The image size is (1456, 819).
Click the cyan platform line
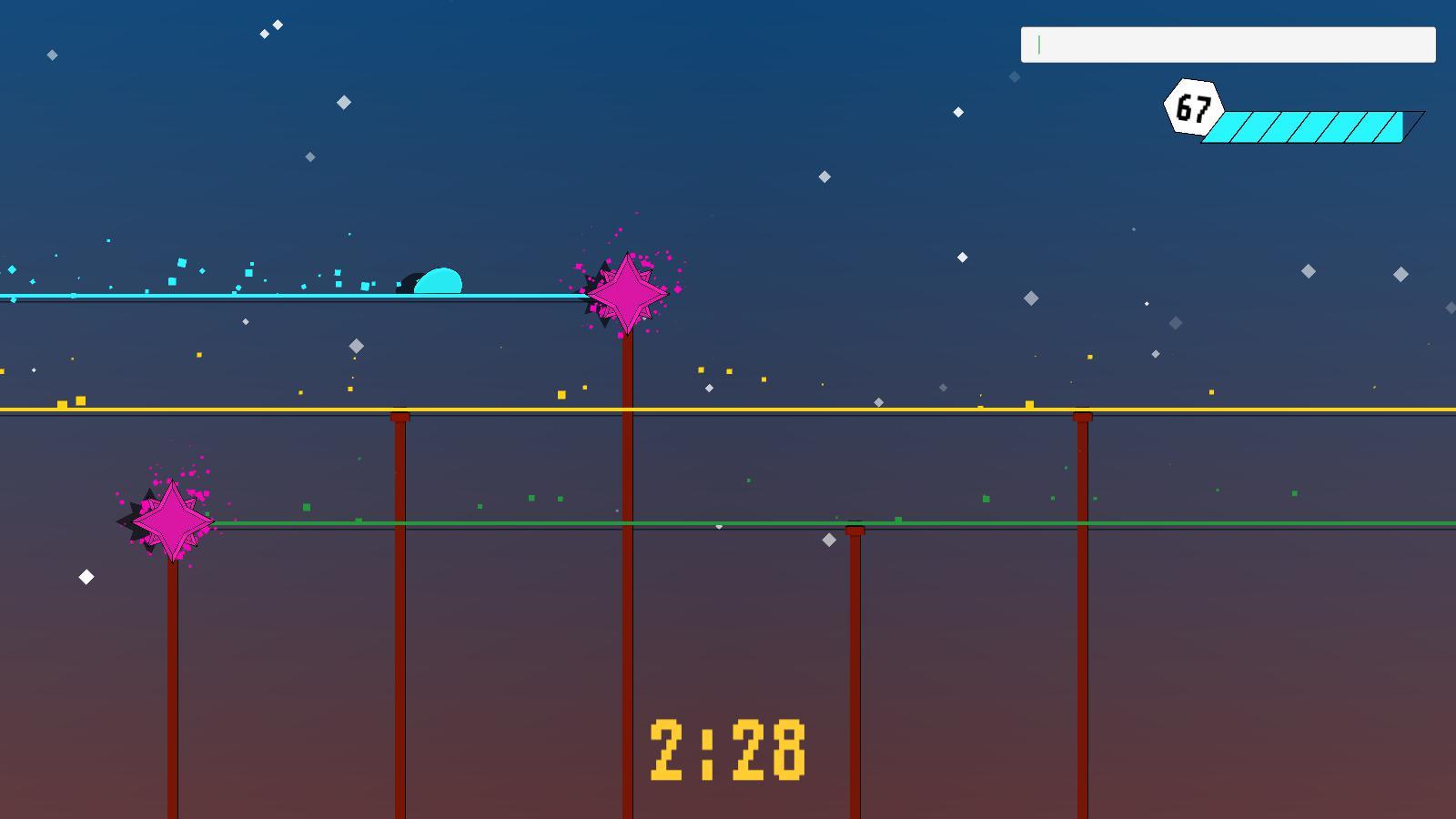273,295
